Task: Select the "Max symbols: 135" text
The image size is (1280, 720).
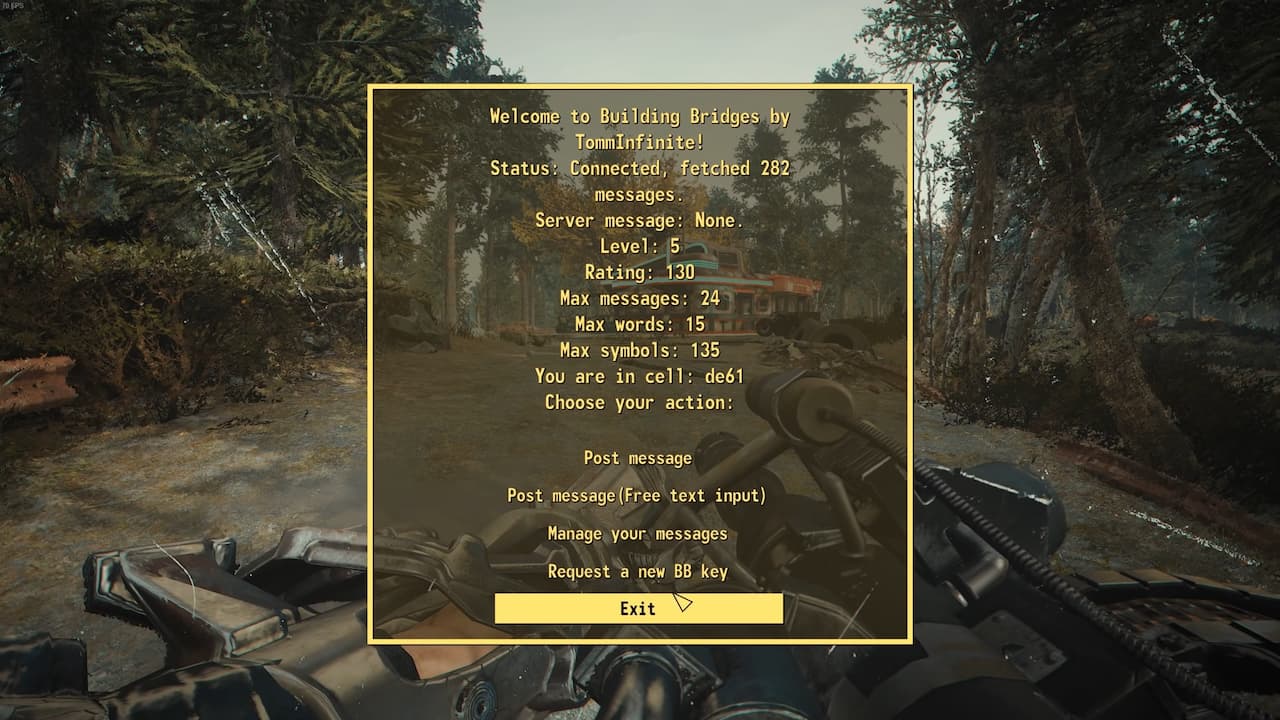Action: tap(638, 350)
